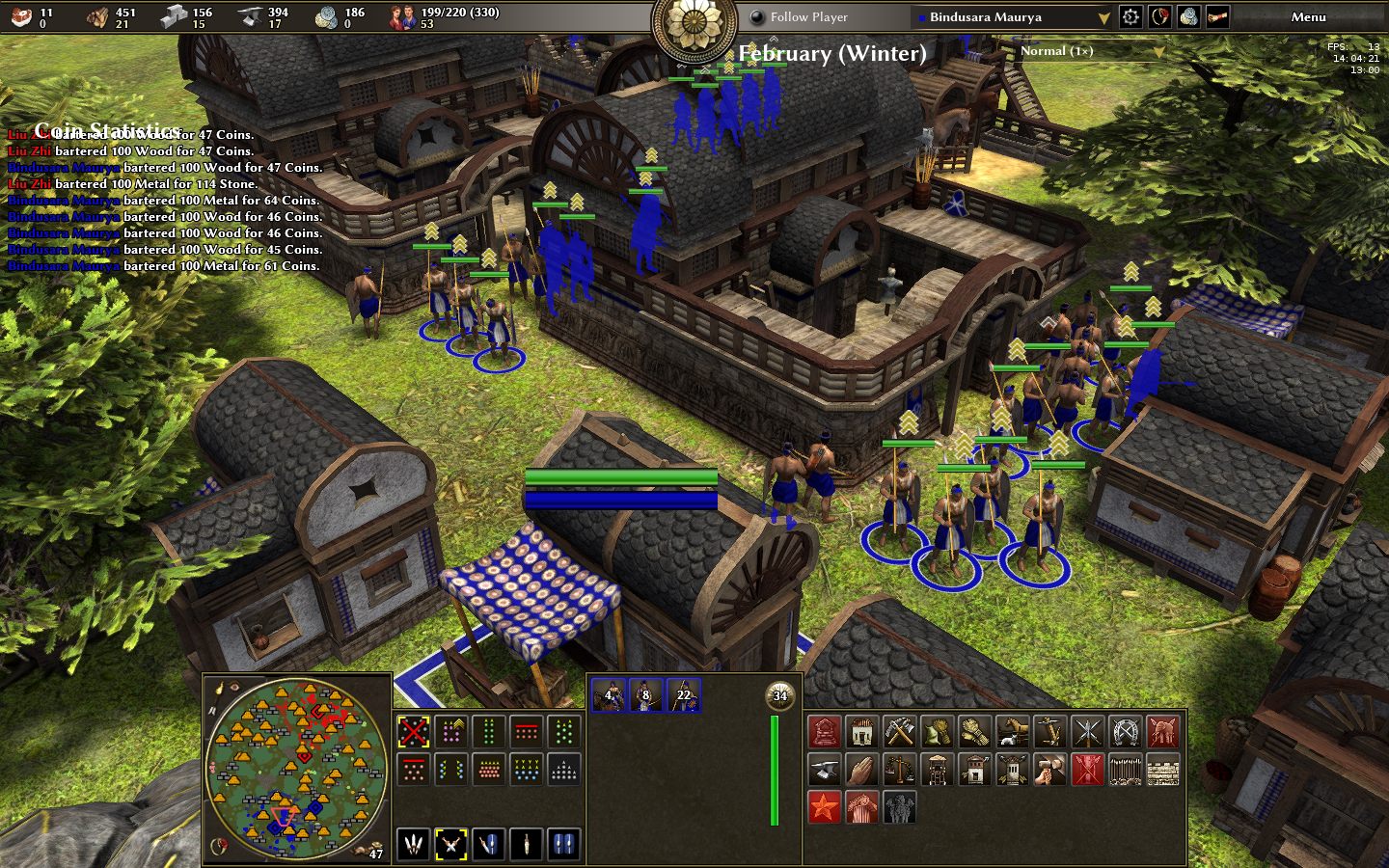Choose the praying hands temple icon
This screenshot has height=868, width=1389.
point(862,770)
